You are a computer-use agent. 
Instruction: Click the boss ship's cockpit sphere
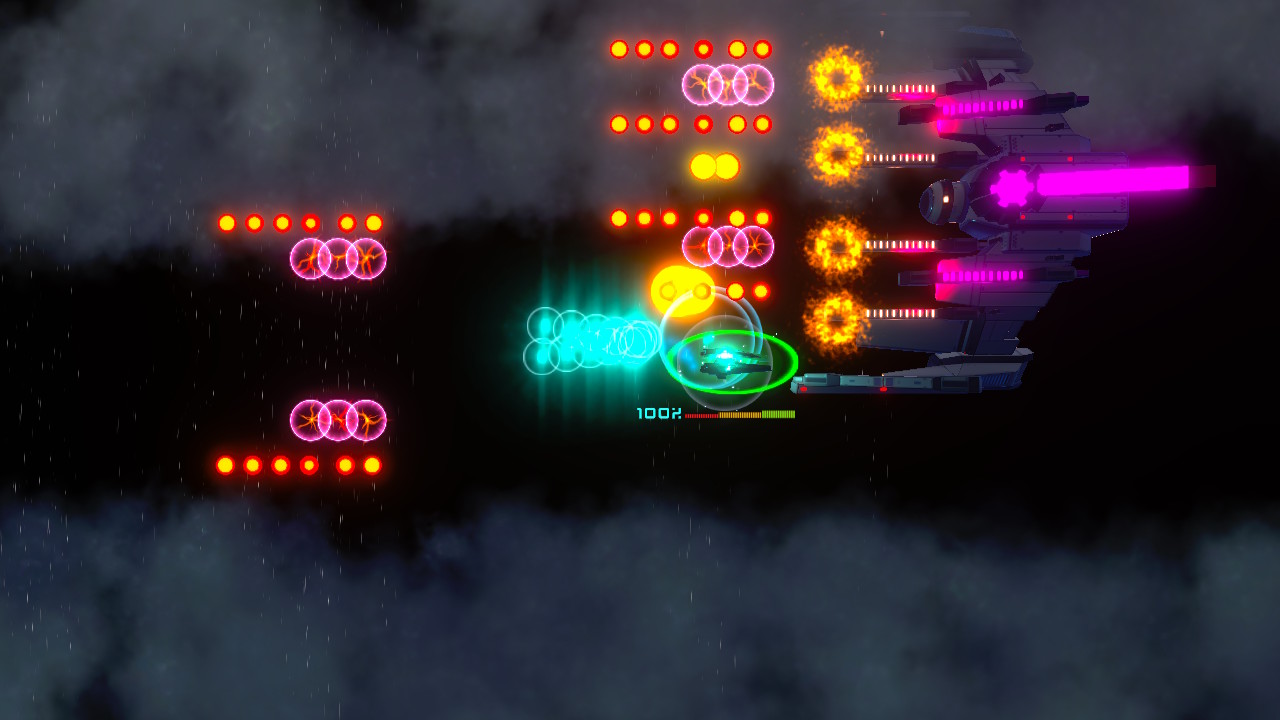coord(944,198)
